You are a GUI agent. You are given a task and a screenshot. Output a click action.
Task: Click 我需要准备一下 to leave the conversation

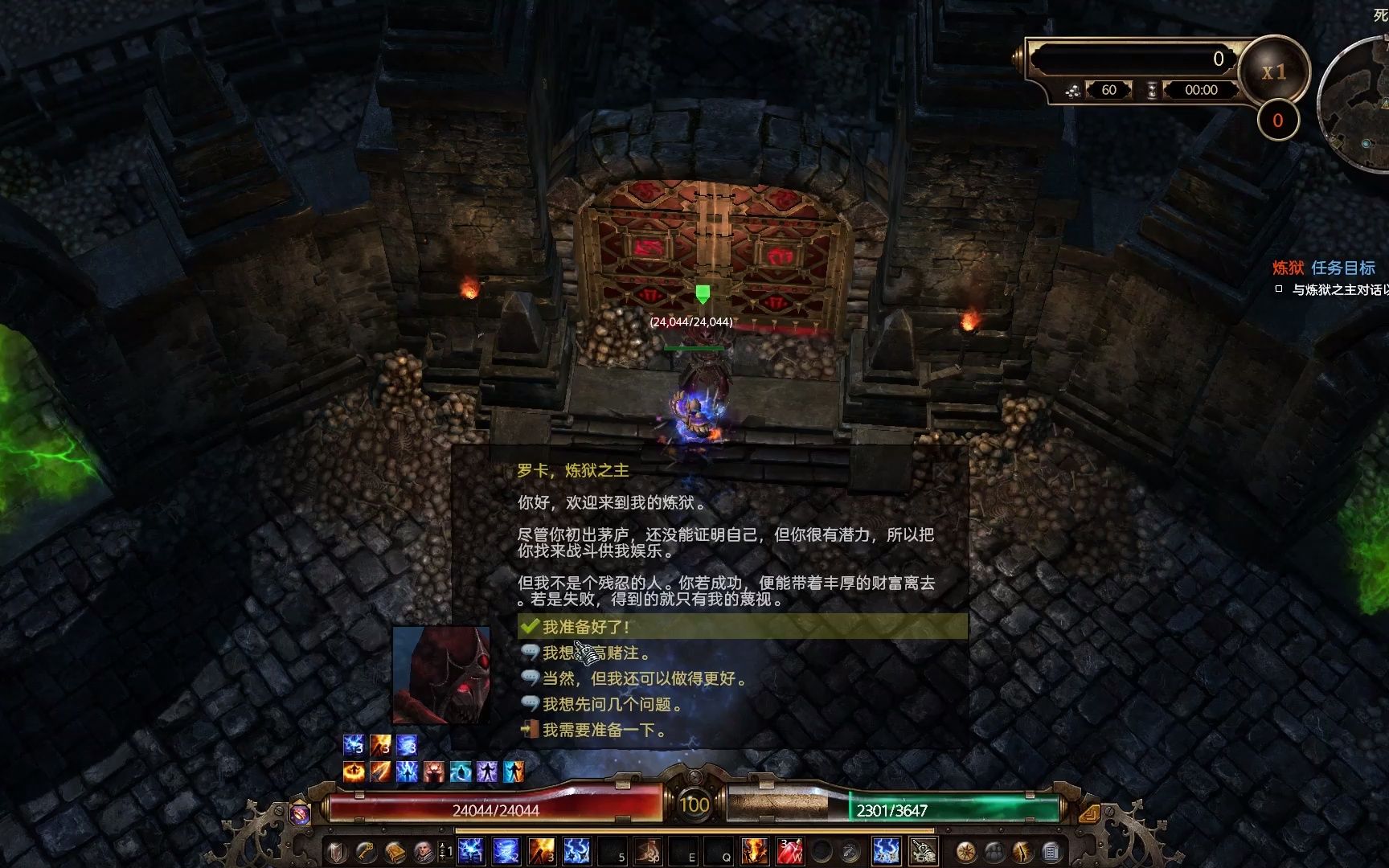(613, 731)
